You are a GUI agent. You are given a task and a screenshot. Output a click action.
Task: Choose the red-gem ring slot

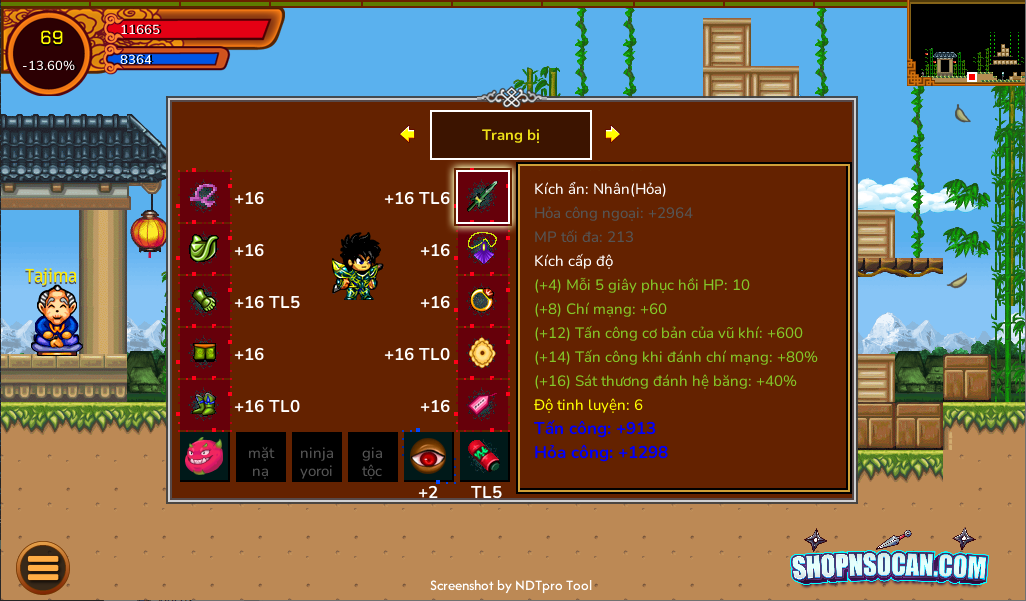[x=483, y=301]
